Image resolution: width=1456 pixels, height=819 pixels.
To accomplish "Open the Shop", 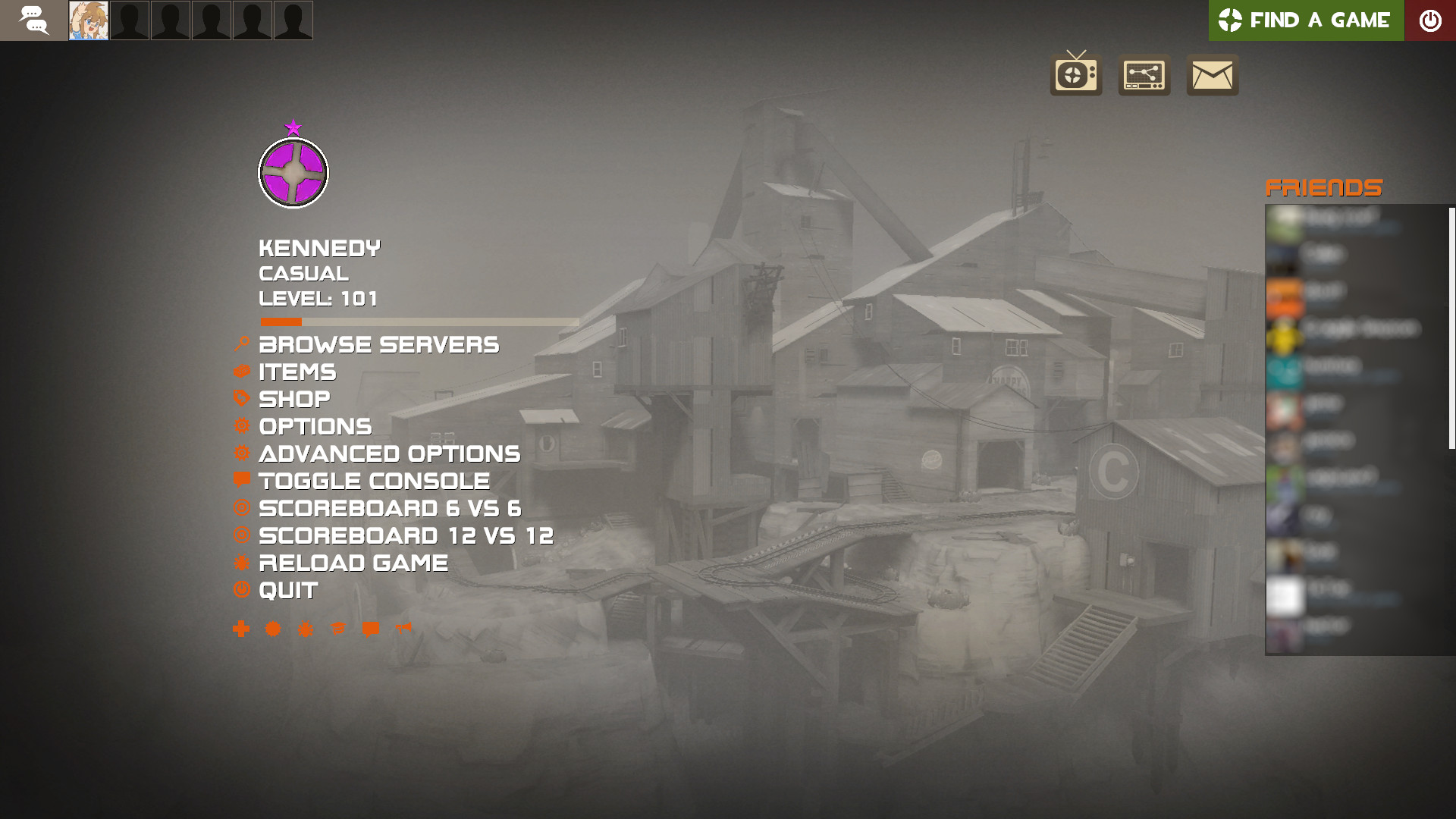I will pos(294,399).
